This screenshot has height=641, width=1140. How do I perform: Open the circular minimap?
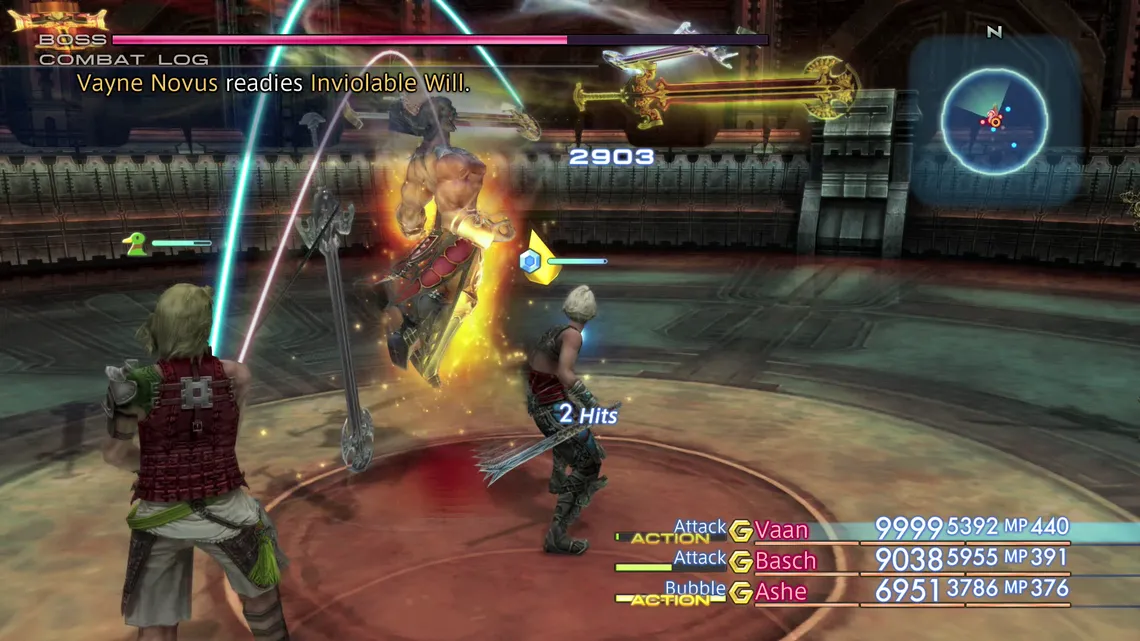pyautogui.click(x=994, y=120)
